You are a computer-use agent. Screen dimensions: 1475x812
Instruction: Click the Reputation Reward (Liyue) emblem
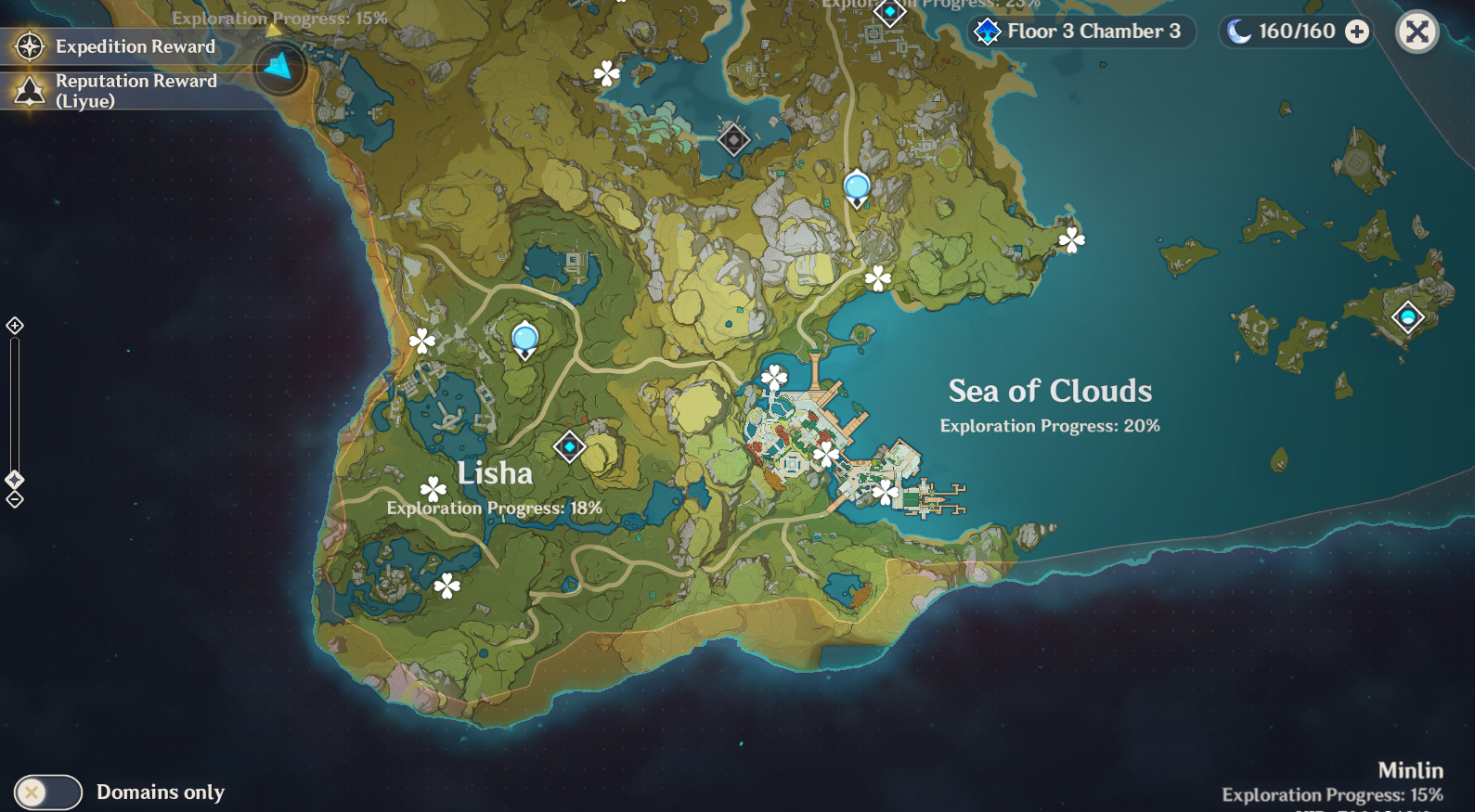click(x=31, y=90)
